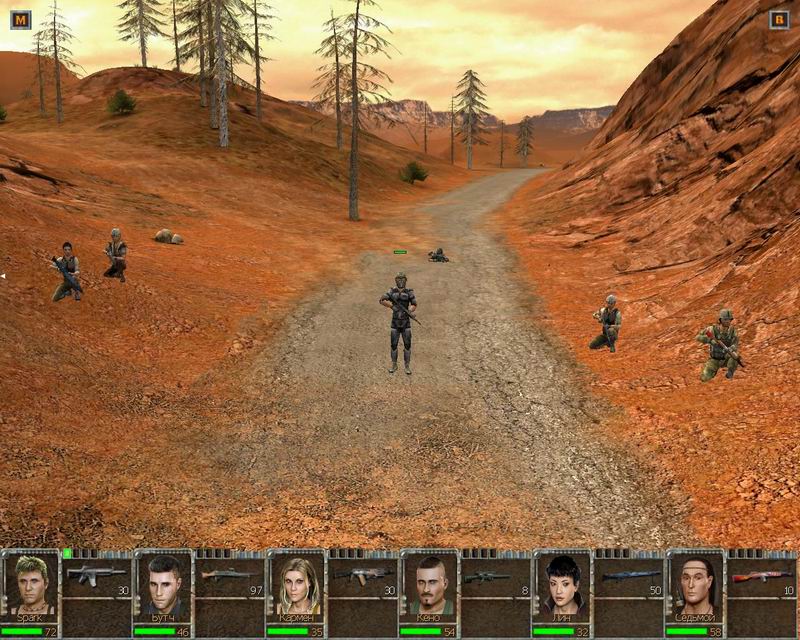Select Бутч's portrait
The width and height of the screenshot is (800, 640).
(163, 583)
